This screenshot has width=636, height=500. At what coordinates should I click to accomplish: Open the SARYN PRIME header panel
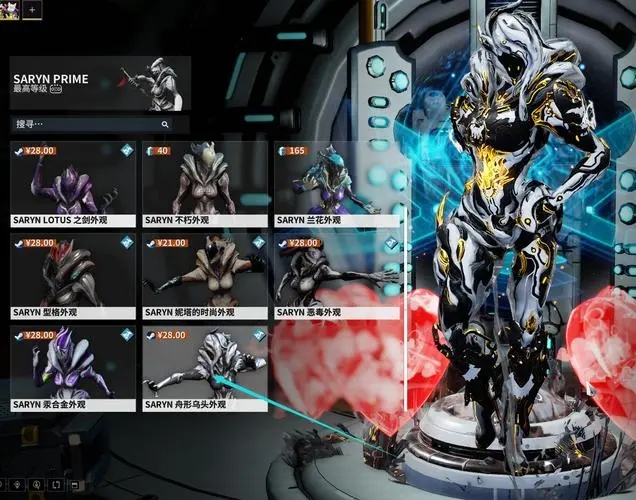pyautogui.click(x=100, y=83)
